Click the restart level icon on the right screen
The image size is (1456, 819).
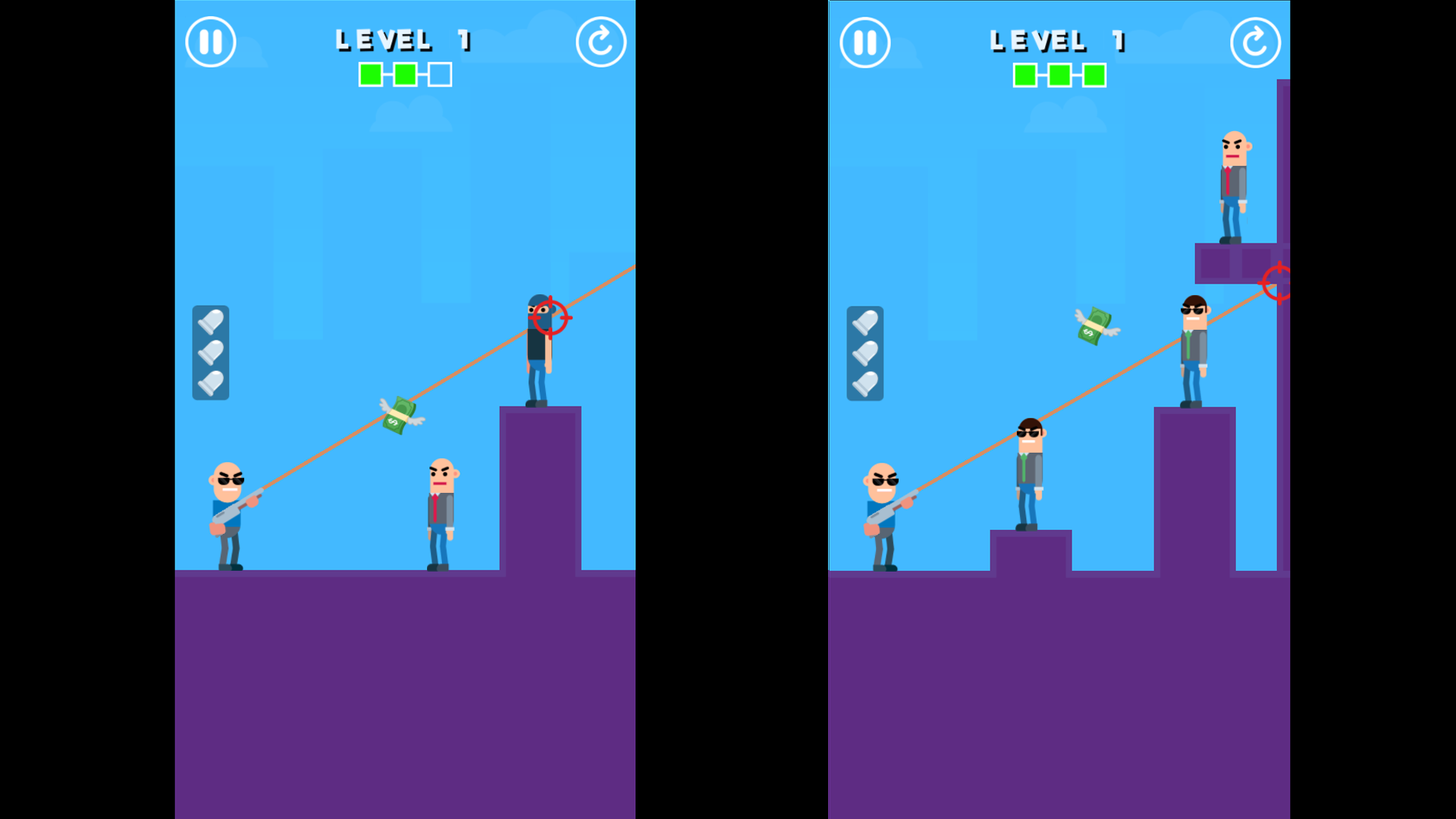coord(1256,42)
